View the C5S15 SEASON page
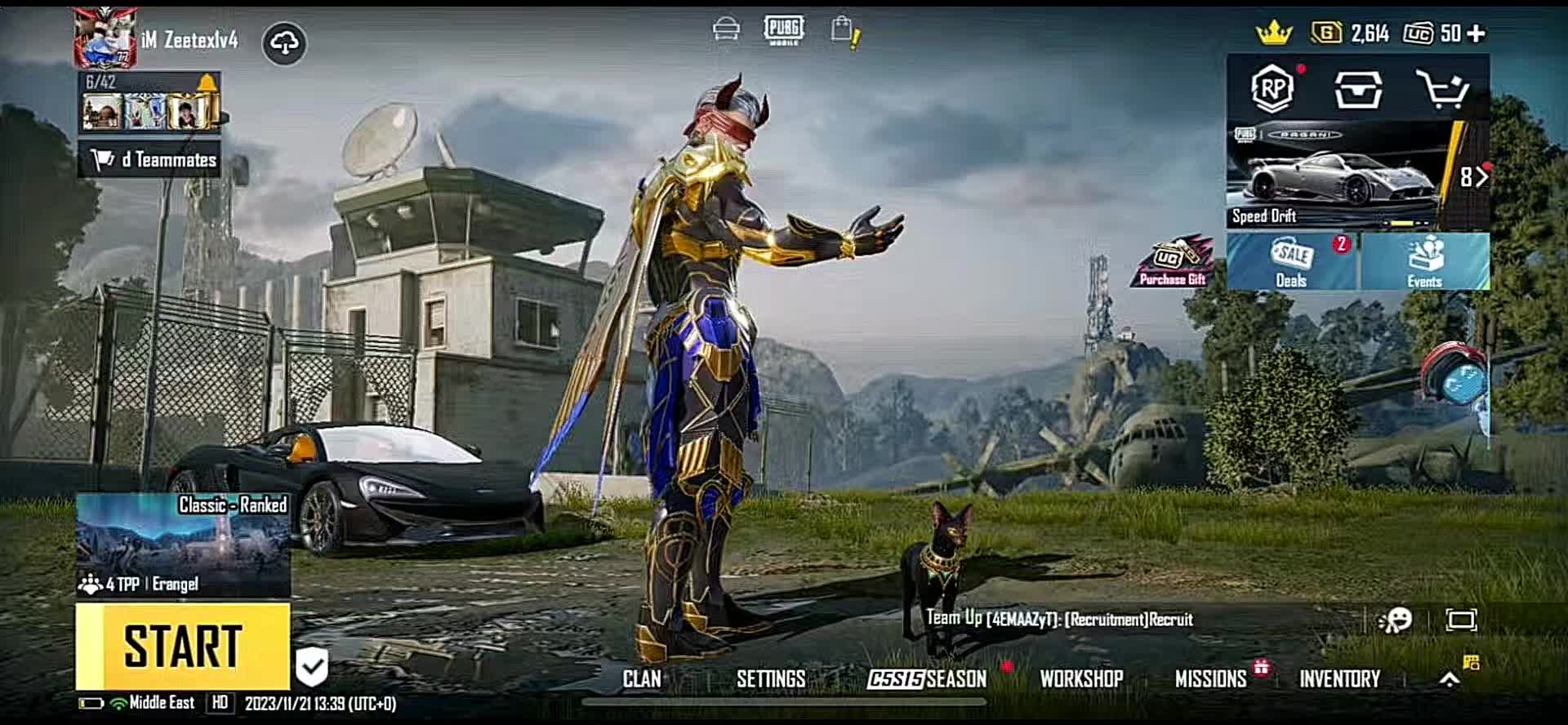This screenshot has width=1568, height=725. click(927, 679)
